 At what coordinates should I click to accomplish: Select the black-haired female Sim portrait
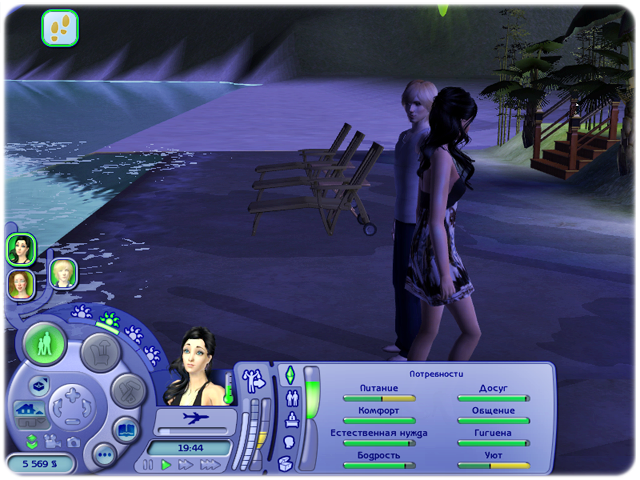[x=21, y=249]
